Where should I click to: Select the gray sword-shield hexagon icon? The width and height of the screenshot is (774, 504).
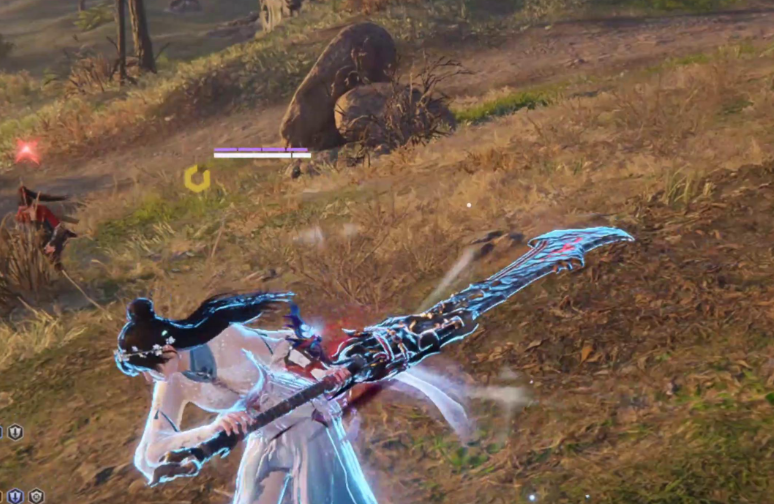coord(15,432)
